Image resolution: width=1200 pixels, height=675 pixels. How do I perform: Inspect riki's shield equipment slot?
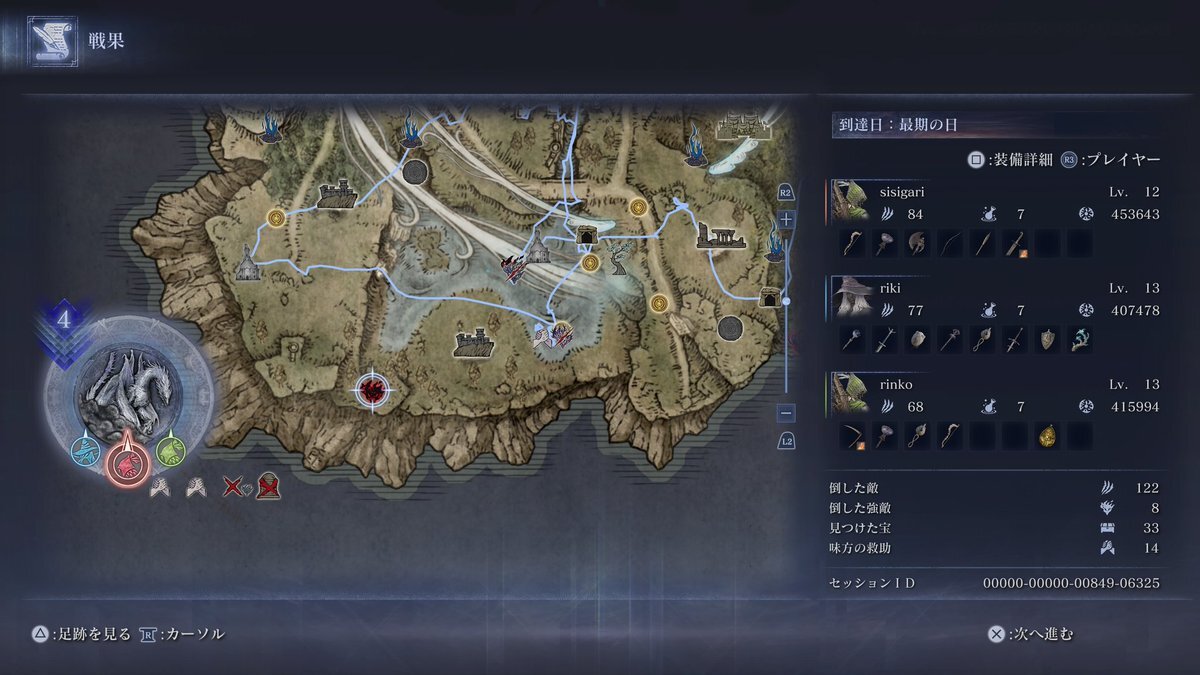click(1047, 339)
